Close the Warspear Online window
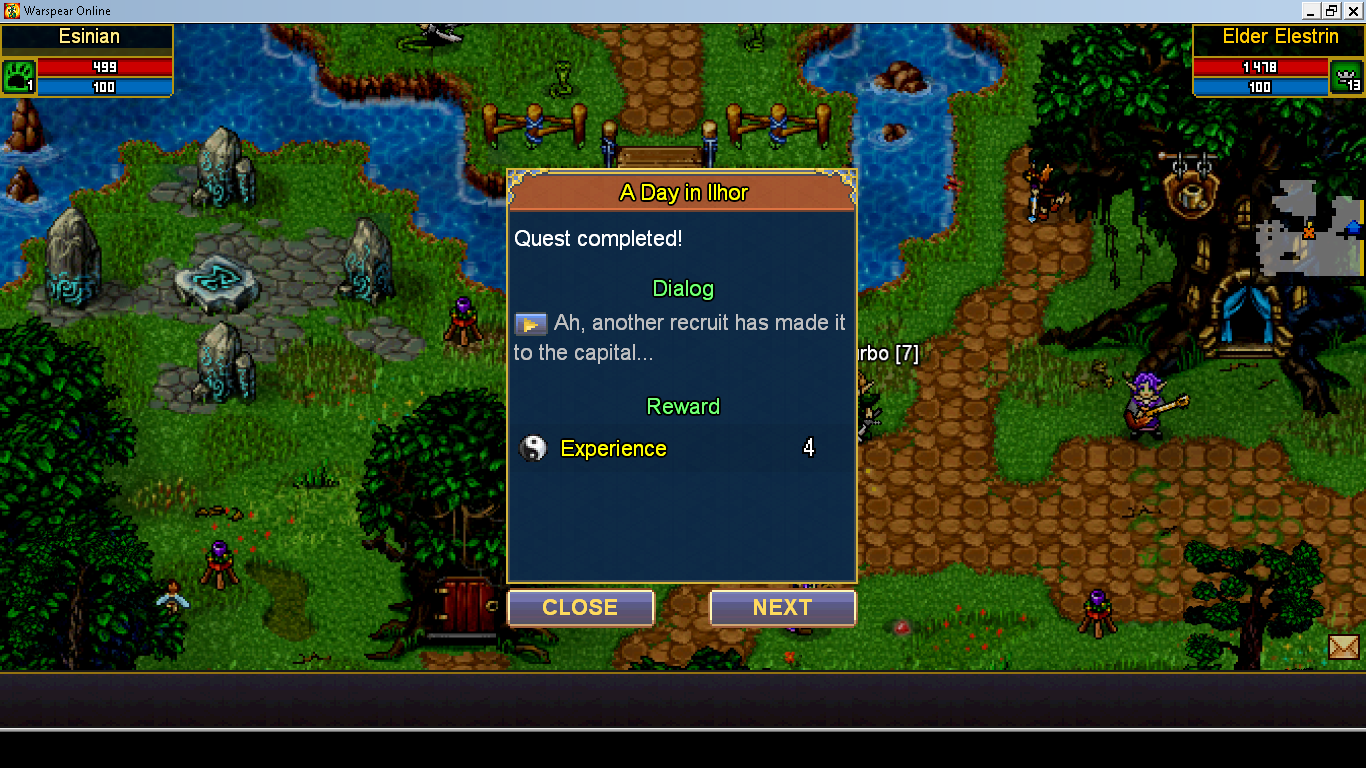 point(1354,11)
